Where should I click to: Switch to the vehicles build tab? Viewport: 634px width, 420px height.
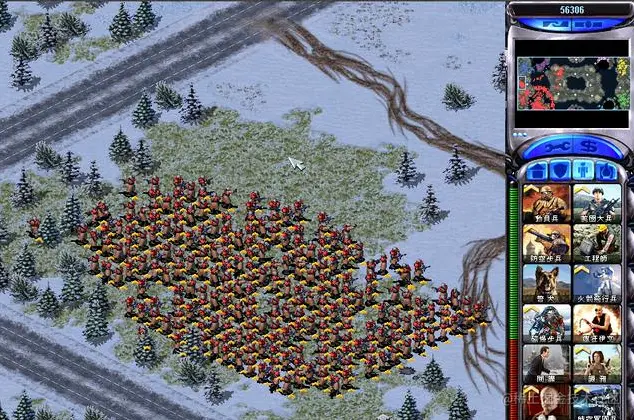tap(609, 170)
